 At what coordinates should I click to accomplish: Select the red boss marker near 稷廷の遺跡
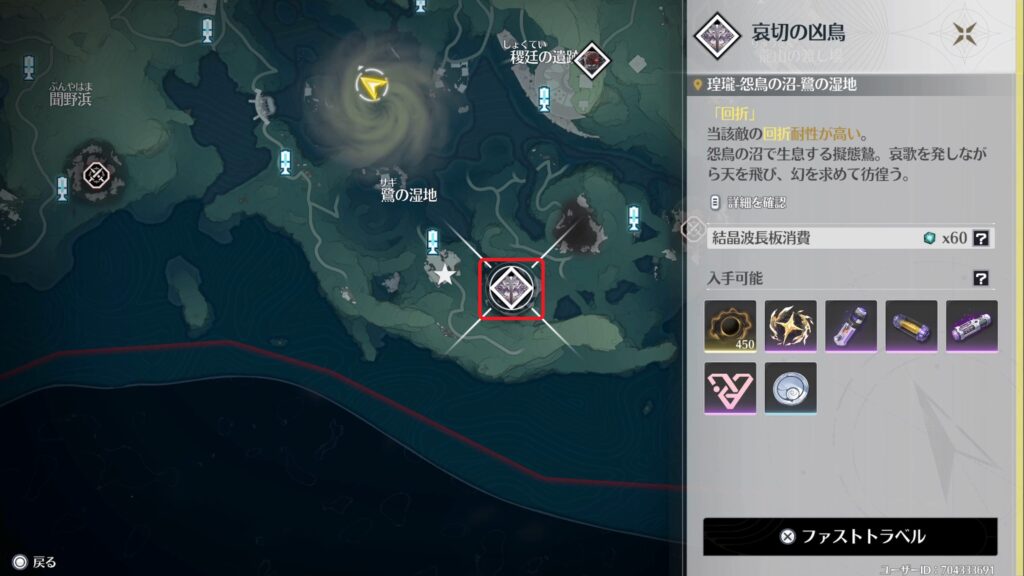coord(594,60)
